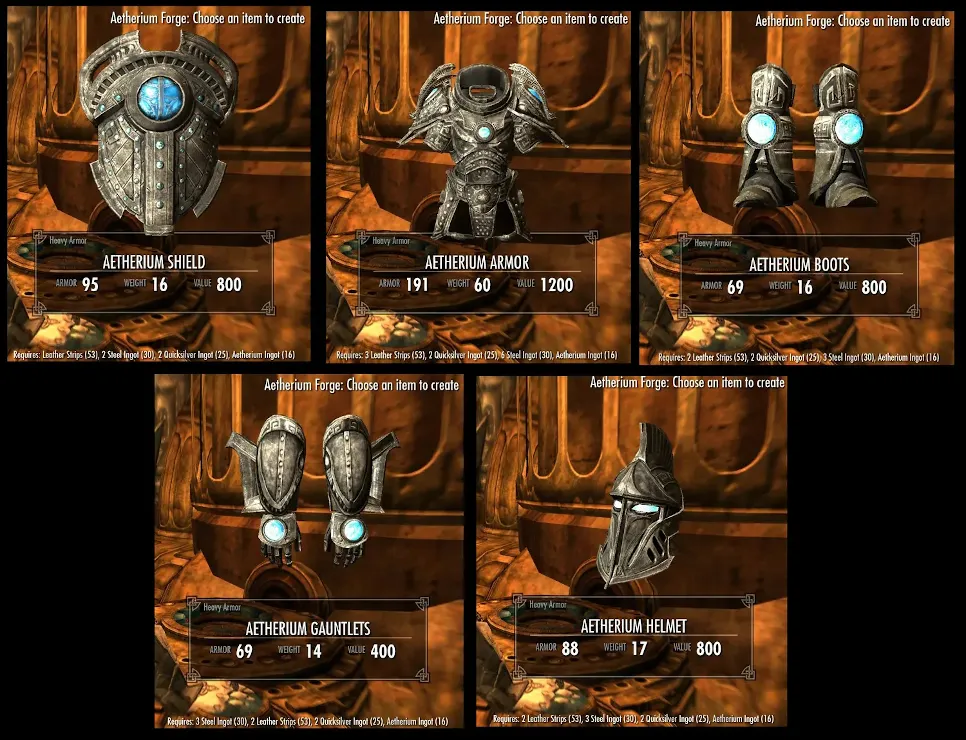
Task: Choose the Aetherium Helmet info panel
Action: (x=630, y=638)
